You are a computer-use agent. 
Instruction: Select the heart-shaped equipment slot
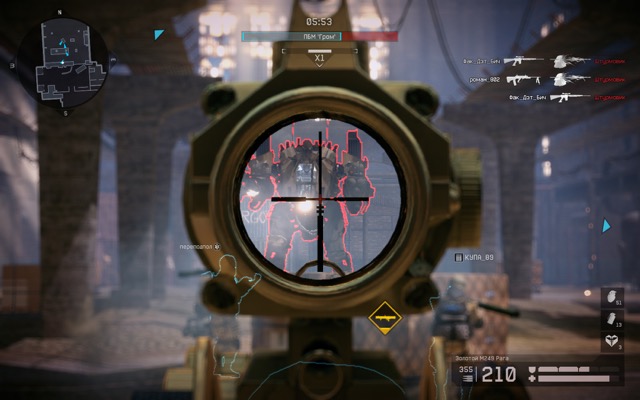pyautogui.click(x=612, y=342)
